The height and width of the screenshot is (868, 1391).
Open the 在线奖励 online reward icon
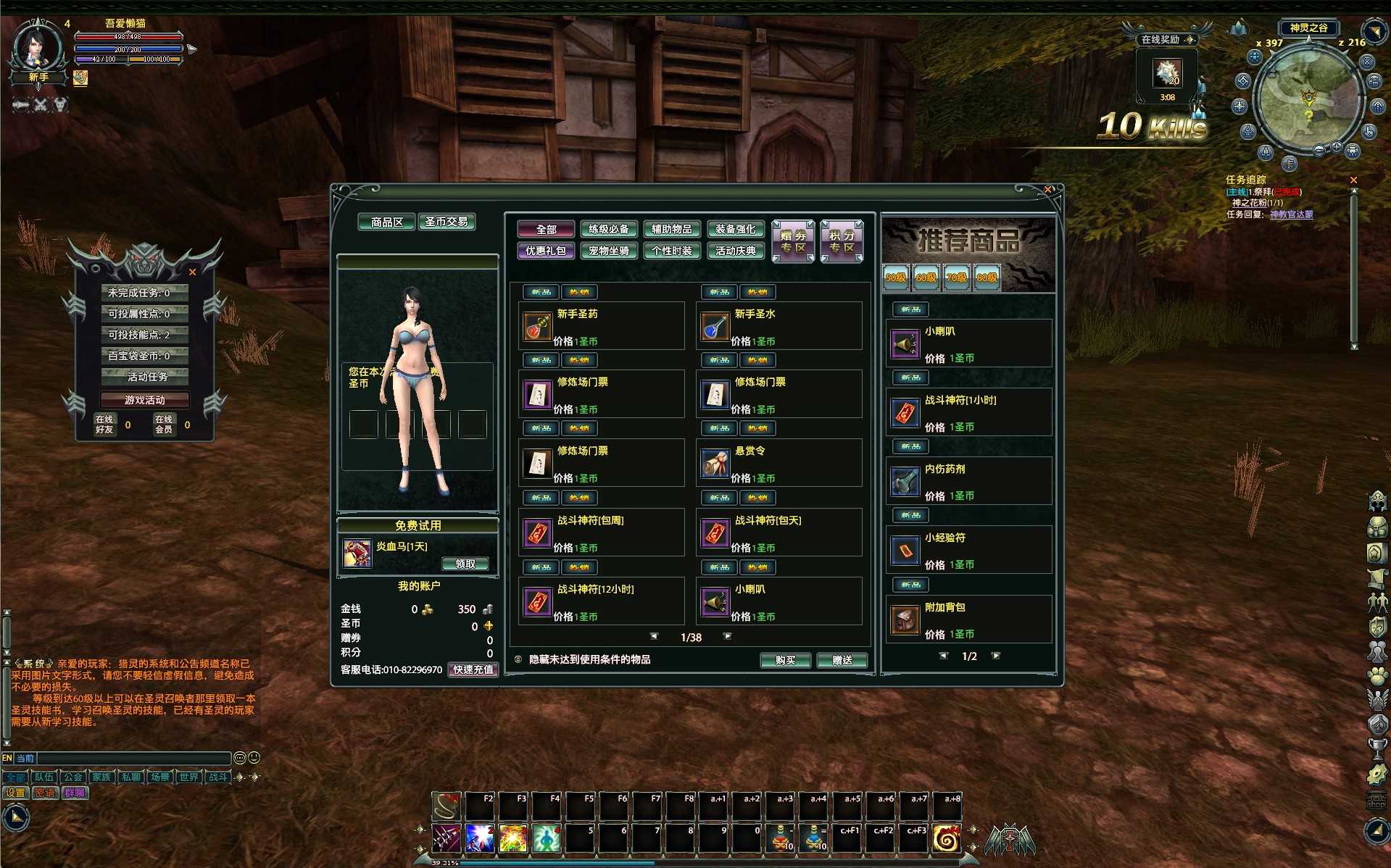click(1167, 73)
